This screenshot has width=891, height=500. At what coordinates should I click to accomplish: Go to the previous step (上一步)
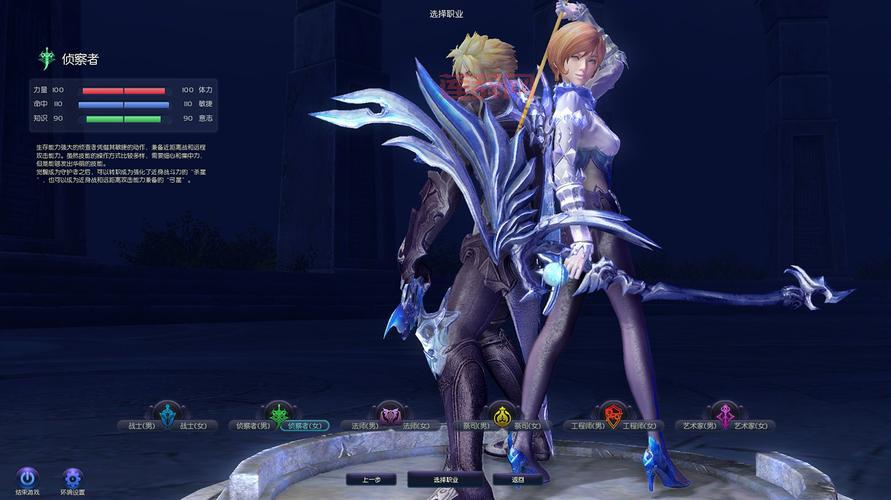(371, 480)
